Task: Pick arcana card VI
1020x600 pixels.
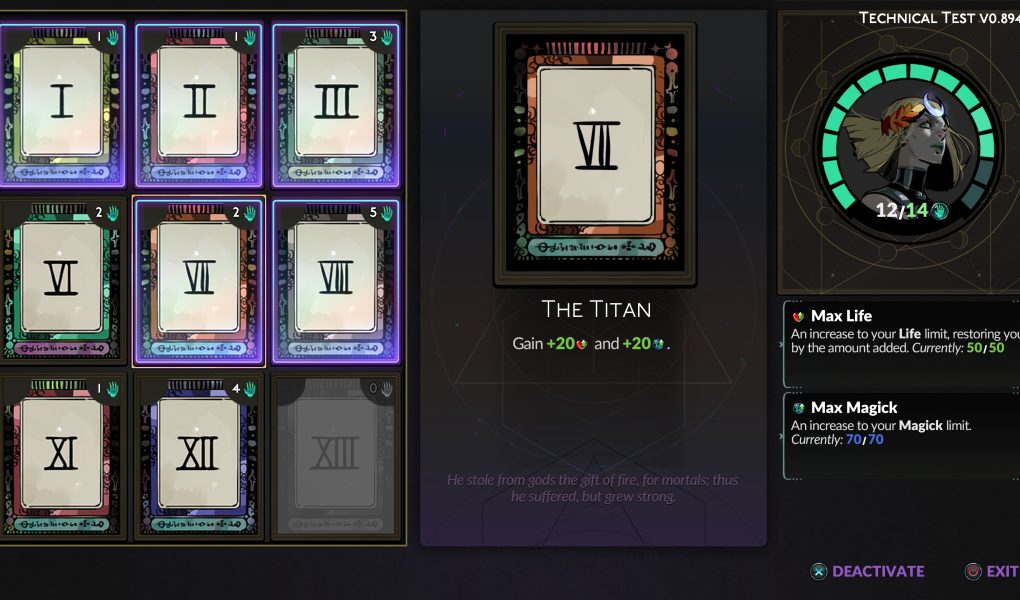Action: point(62,280)
